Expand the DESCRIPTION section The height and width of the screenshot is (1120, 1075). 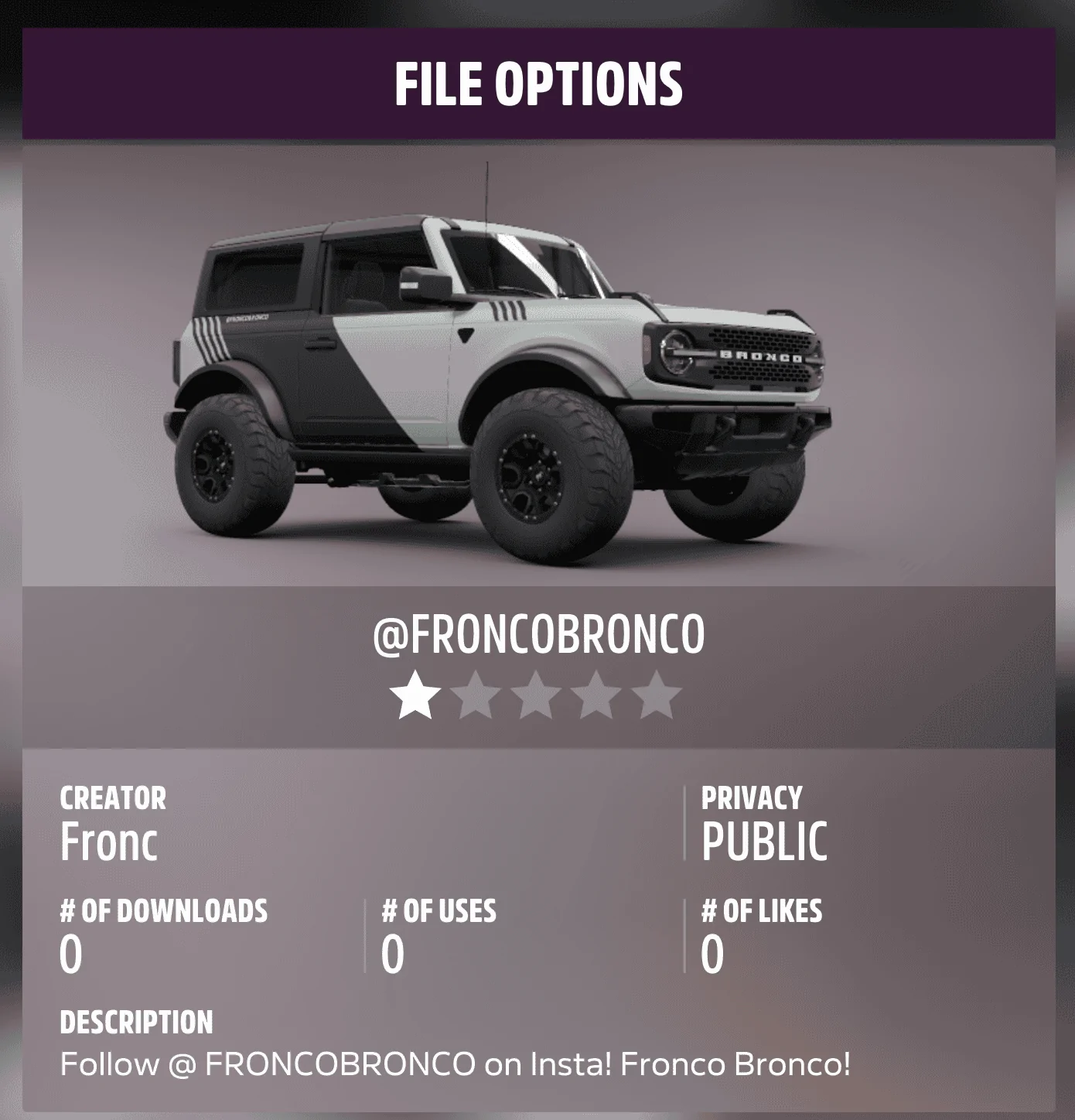pos(138,1021)
